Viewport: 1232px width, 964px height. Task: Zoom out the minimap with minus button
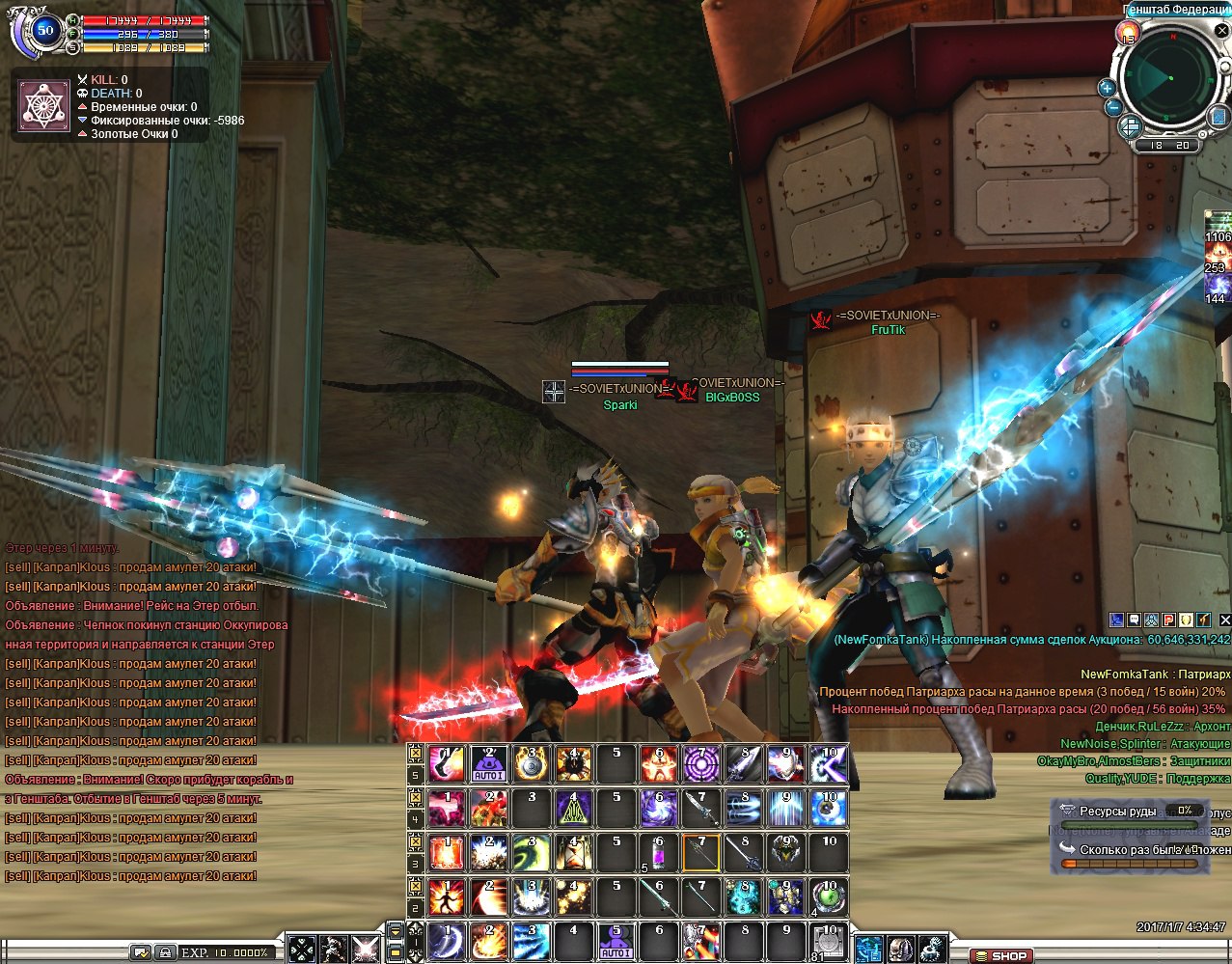click(1112, 107)
